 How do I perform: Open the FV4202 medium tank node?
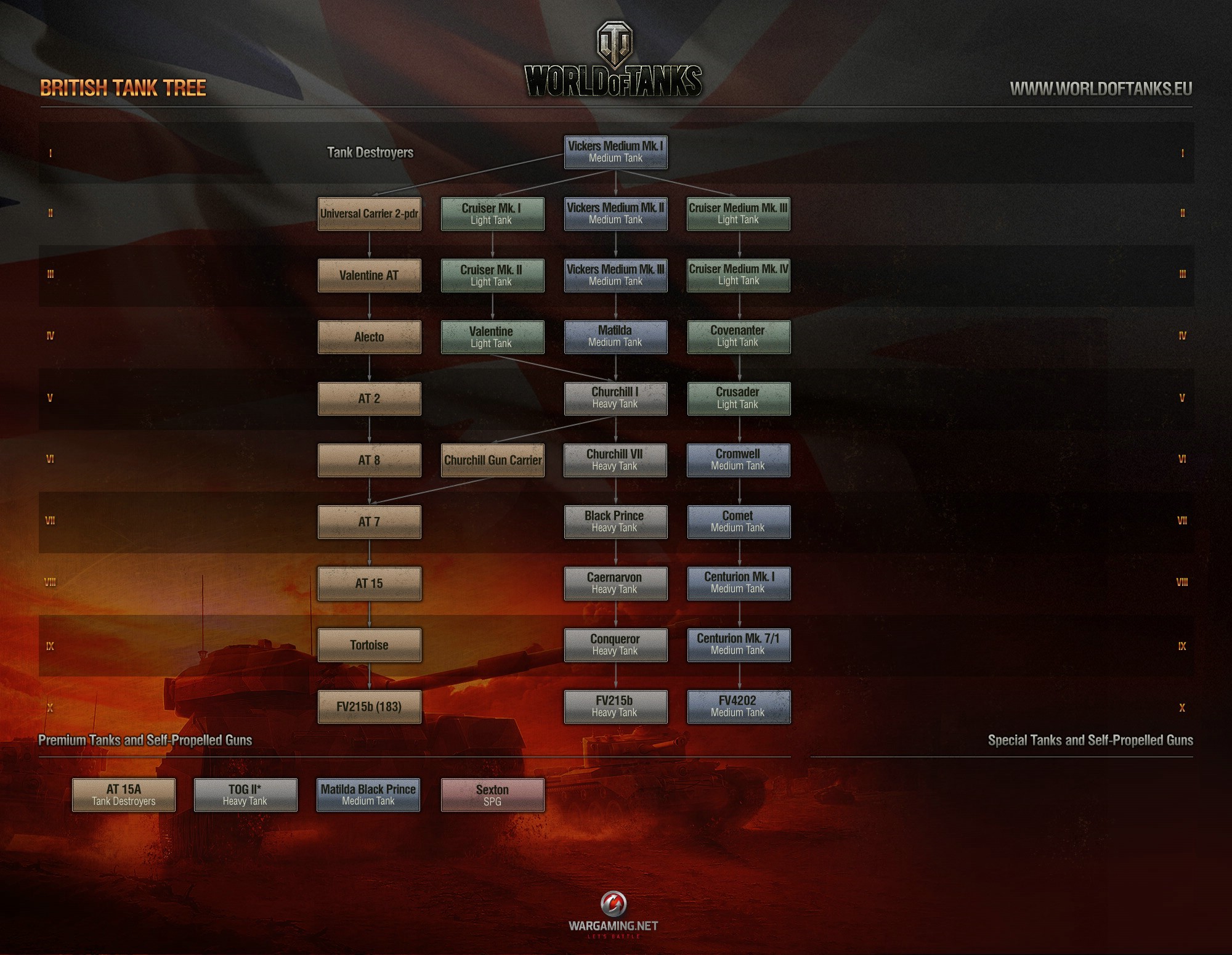coord(739,707)
